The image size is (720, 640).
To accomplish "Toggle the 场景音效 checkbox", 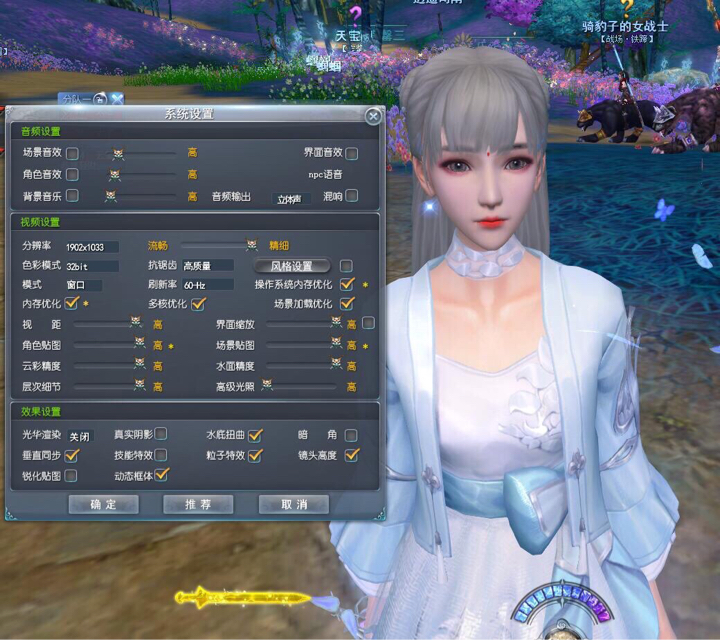I will coord(73,153).
